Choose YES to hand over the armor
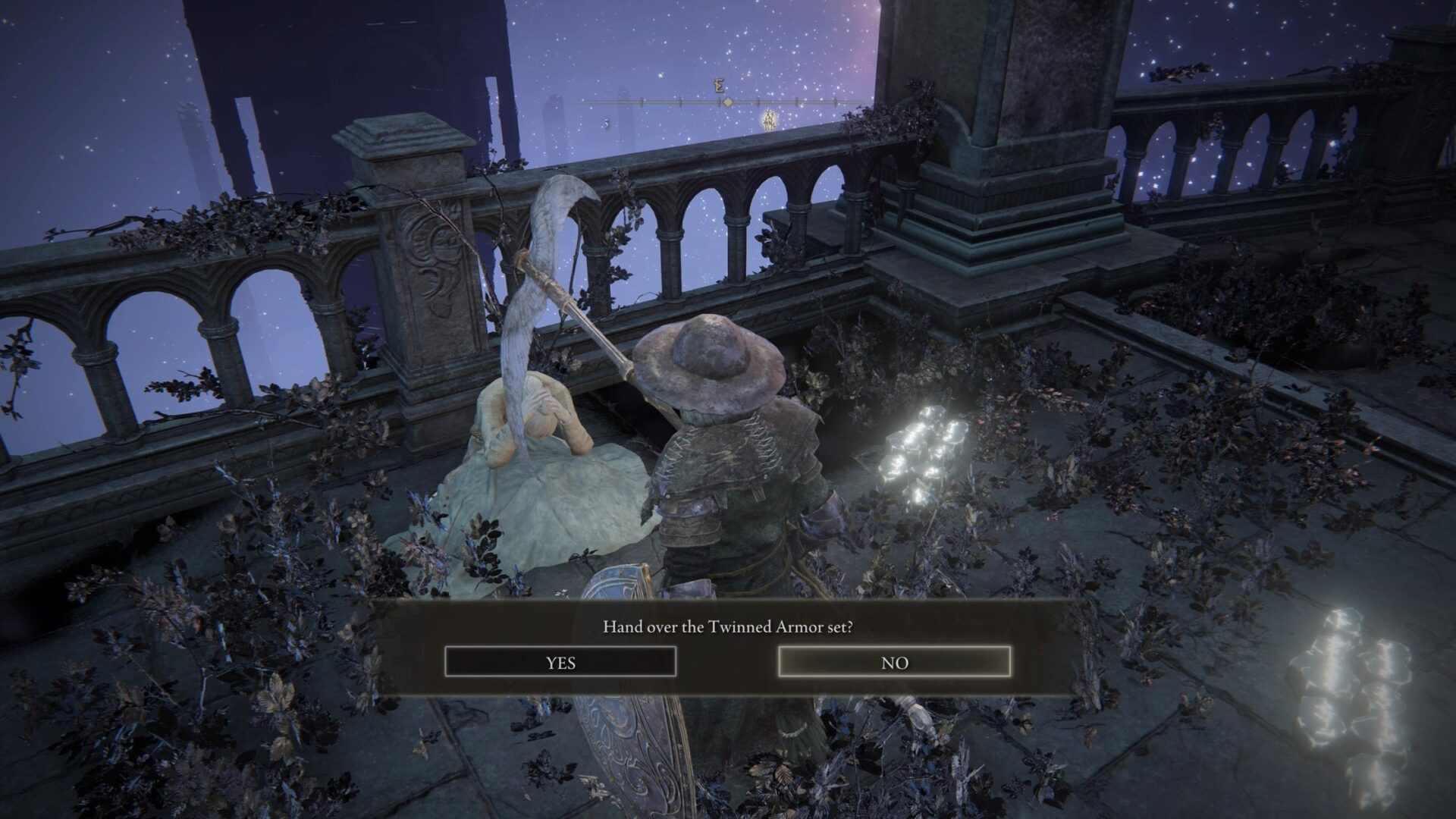Image resolution: width=1456 pixels, height=819 pixels. tap(560, 662)
